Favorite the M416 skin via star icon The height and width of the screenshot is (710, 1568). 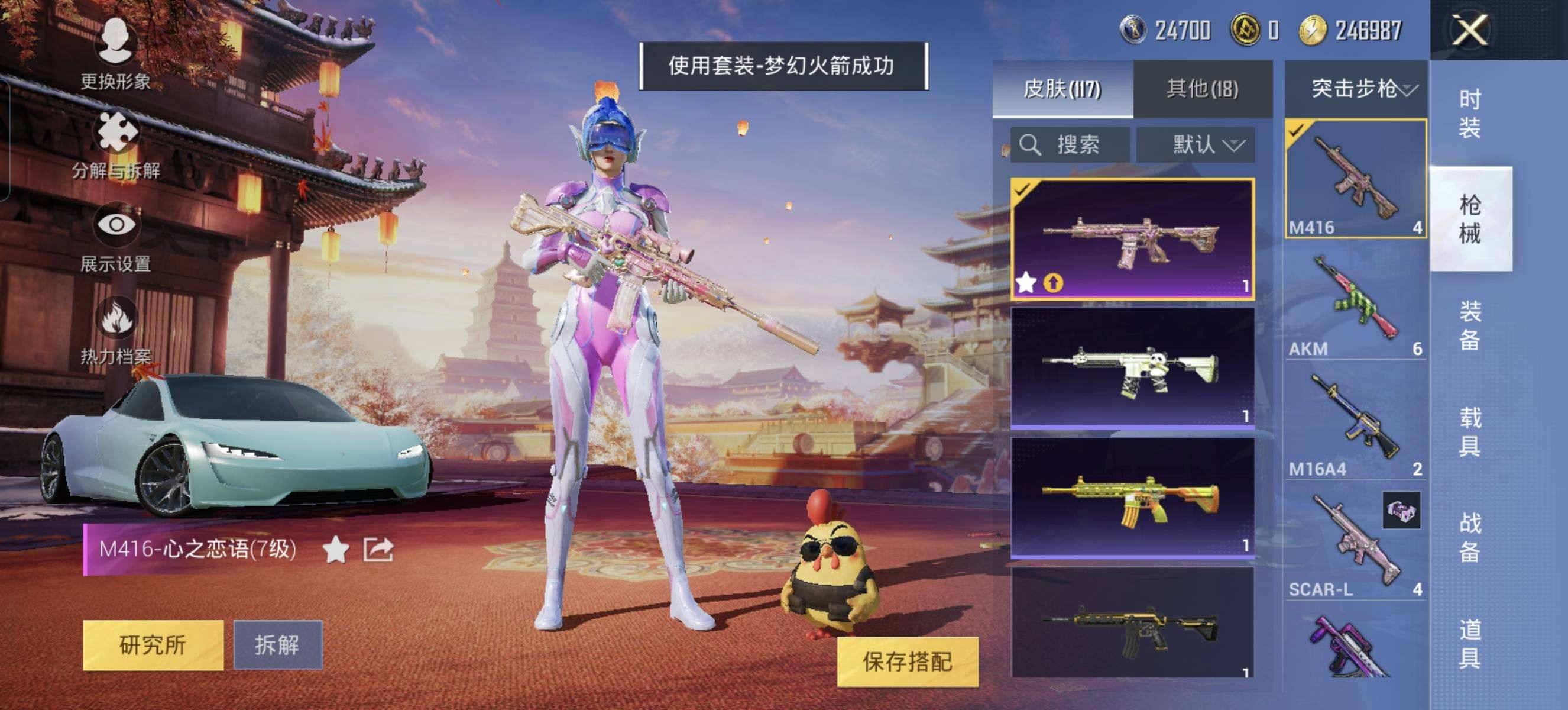[x=336, y=549]
